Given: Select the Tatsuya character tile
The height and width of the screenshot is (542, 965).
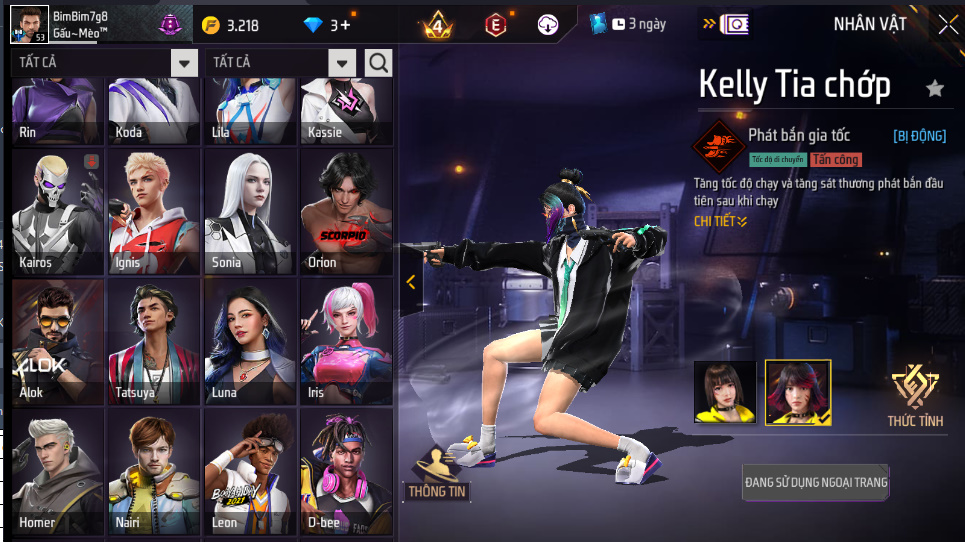Looking at the screenshot, I should (154, 341).
